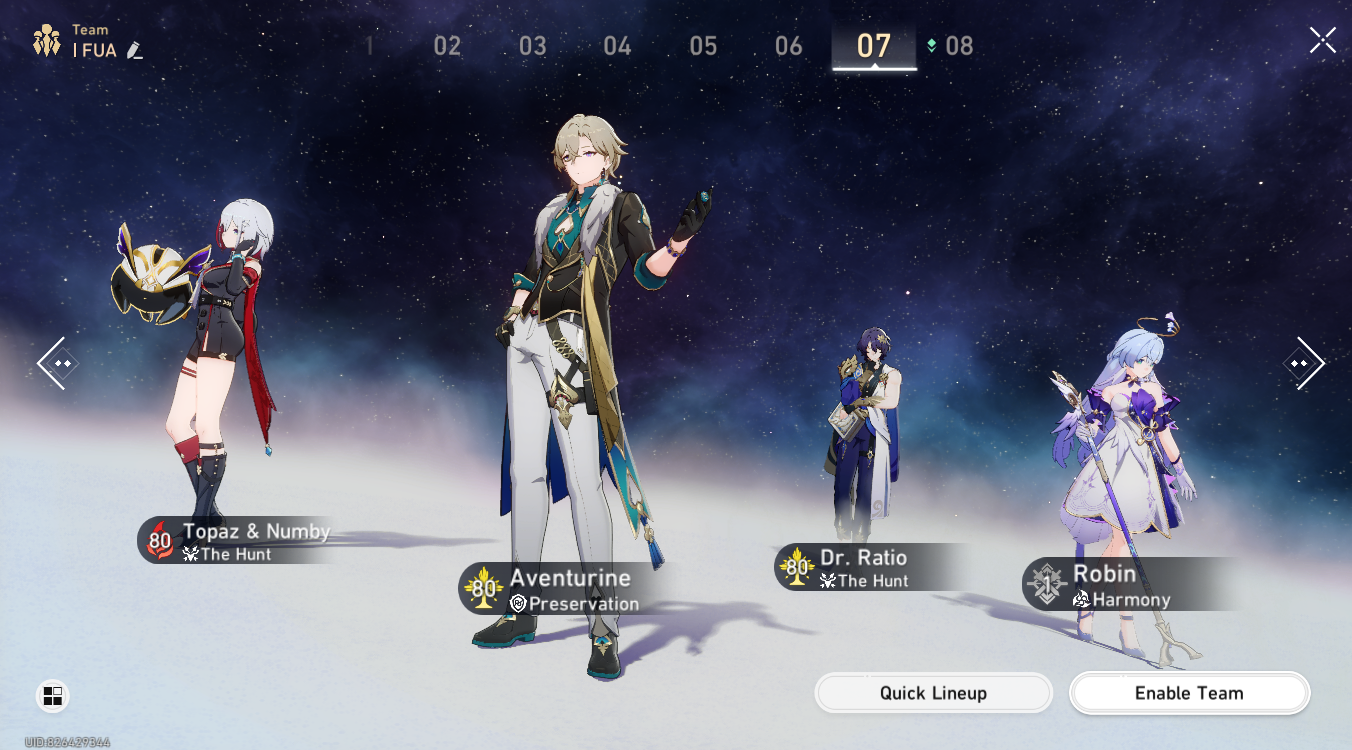Screen dimensions: 1352x750
Task: Show the previous team with left arrow
Action: pyautogui.click(x=56, y=362)
